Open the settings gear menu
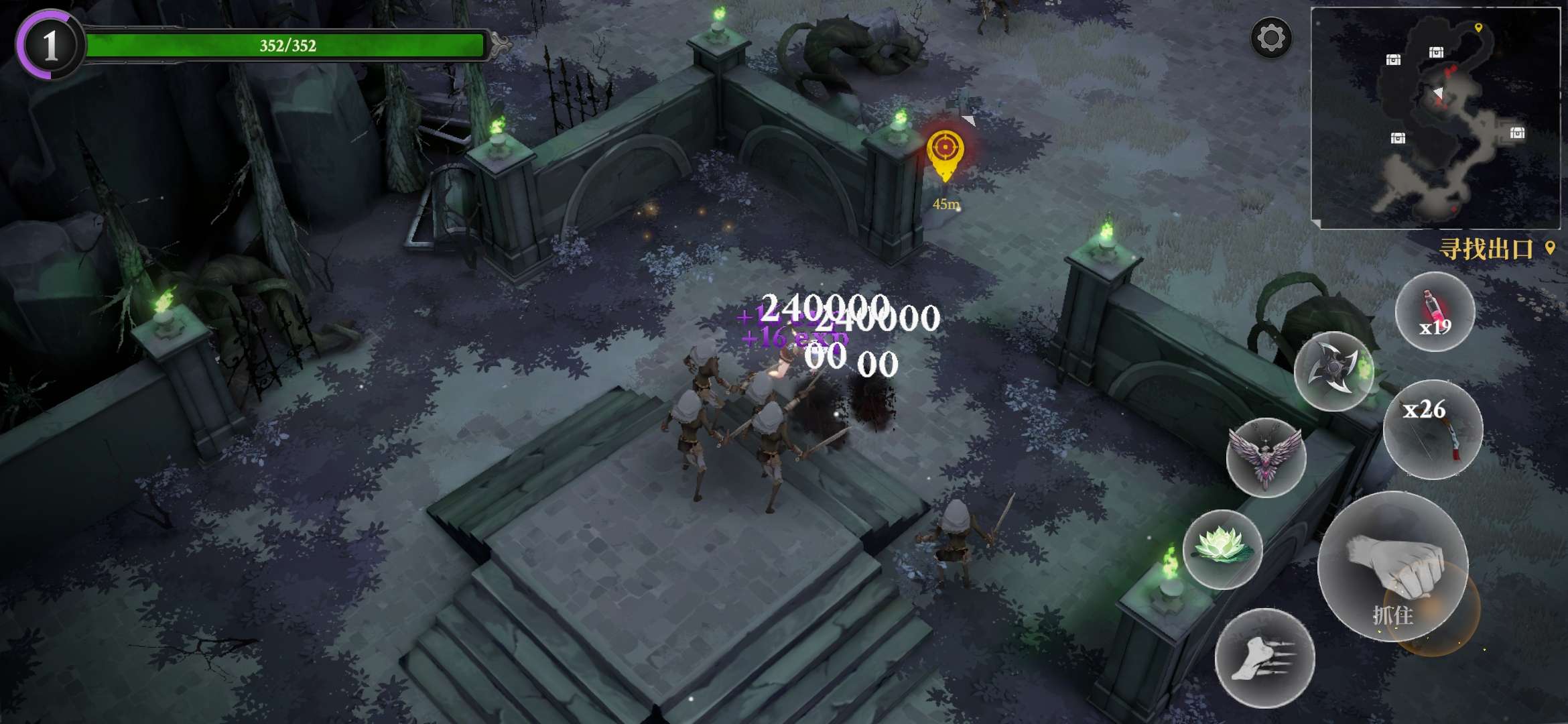This screenshot has height=724, width=1568. 1270,37
